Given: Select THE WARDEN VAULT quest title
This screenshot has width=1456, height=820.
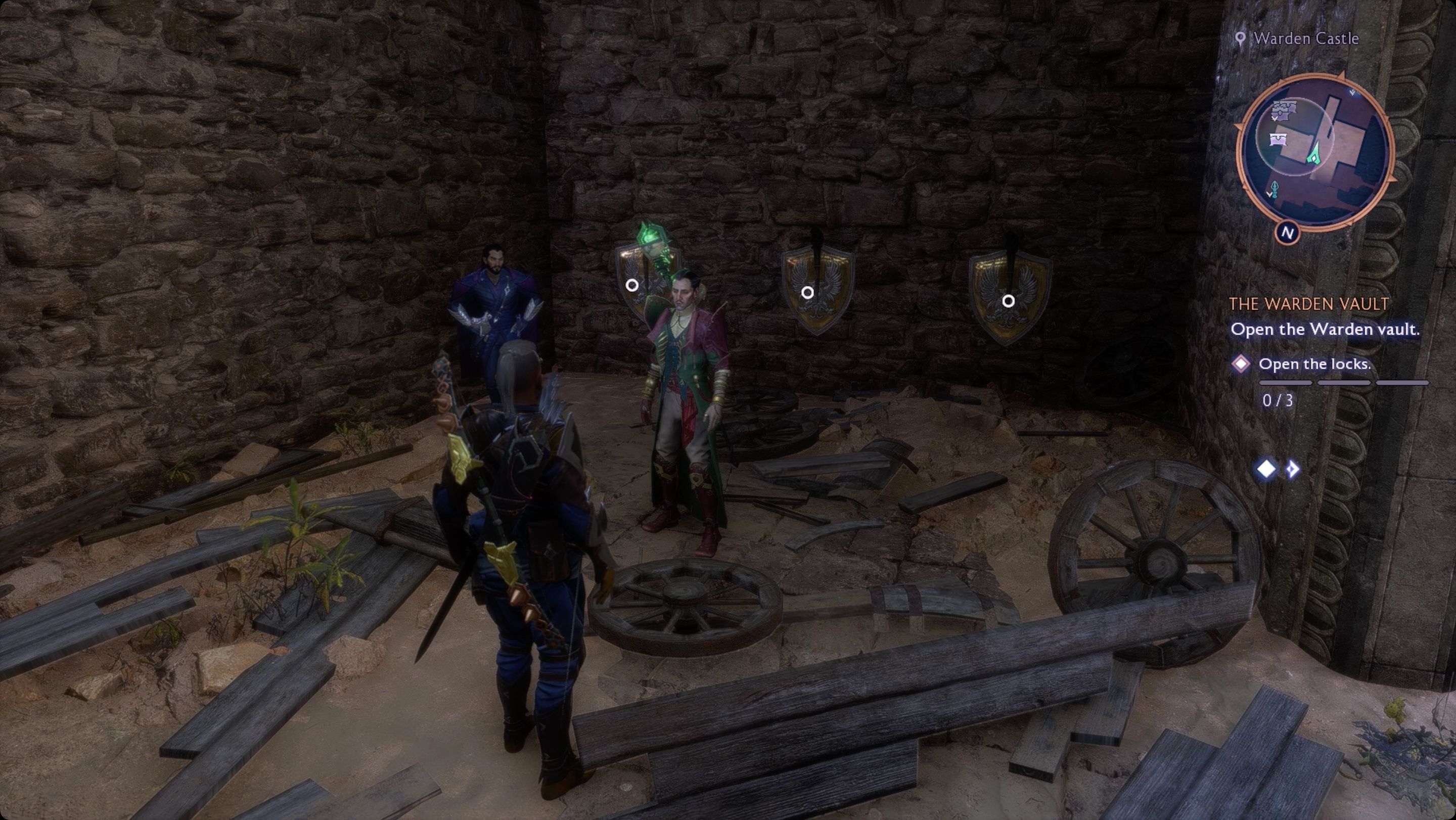Looking at the screenshot, I should (x=1309, y=305).
